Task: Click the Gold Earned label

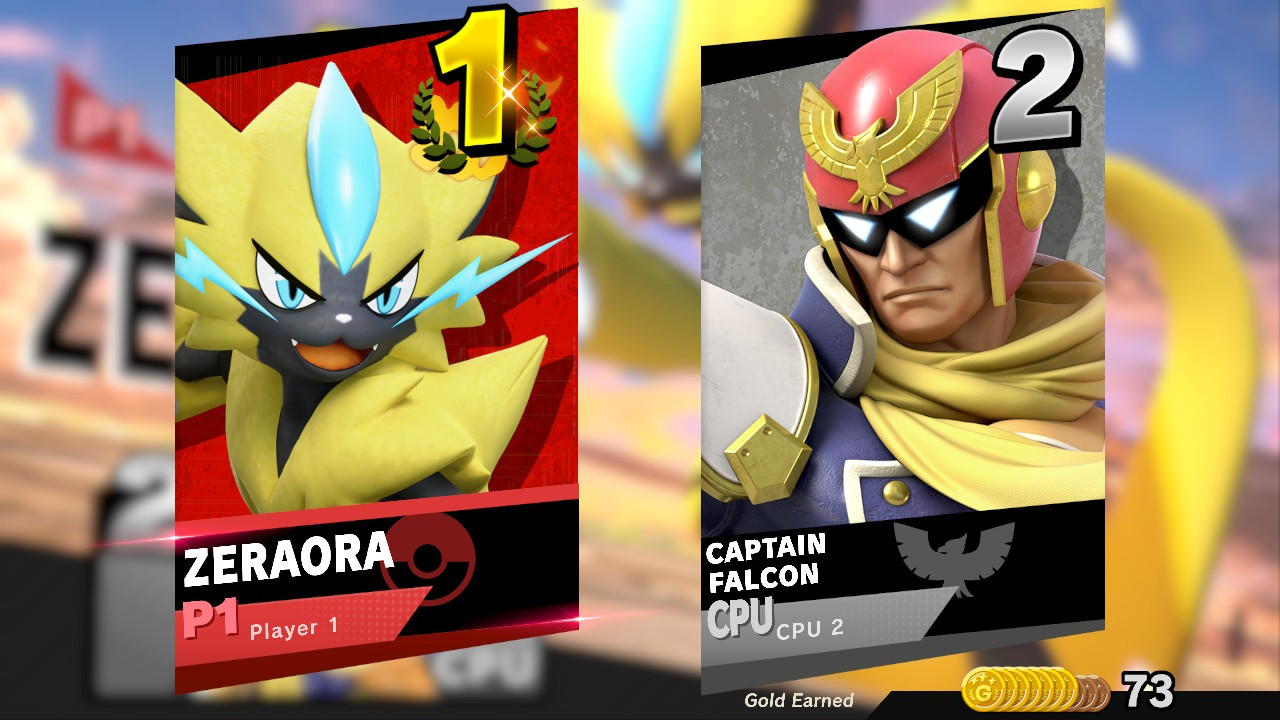Action: pos(800,701)
